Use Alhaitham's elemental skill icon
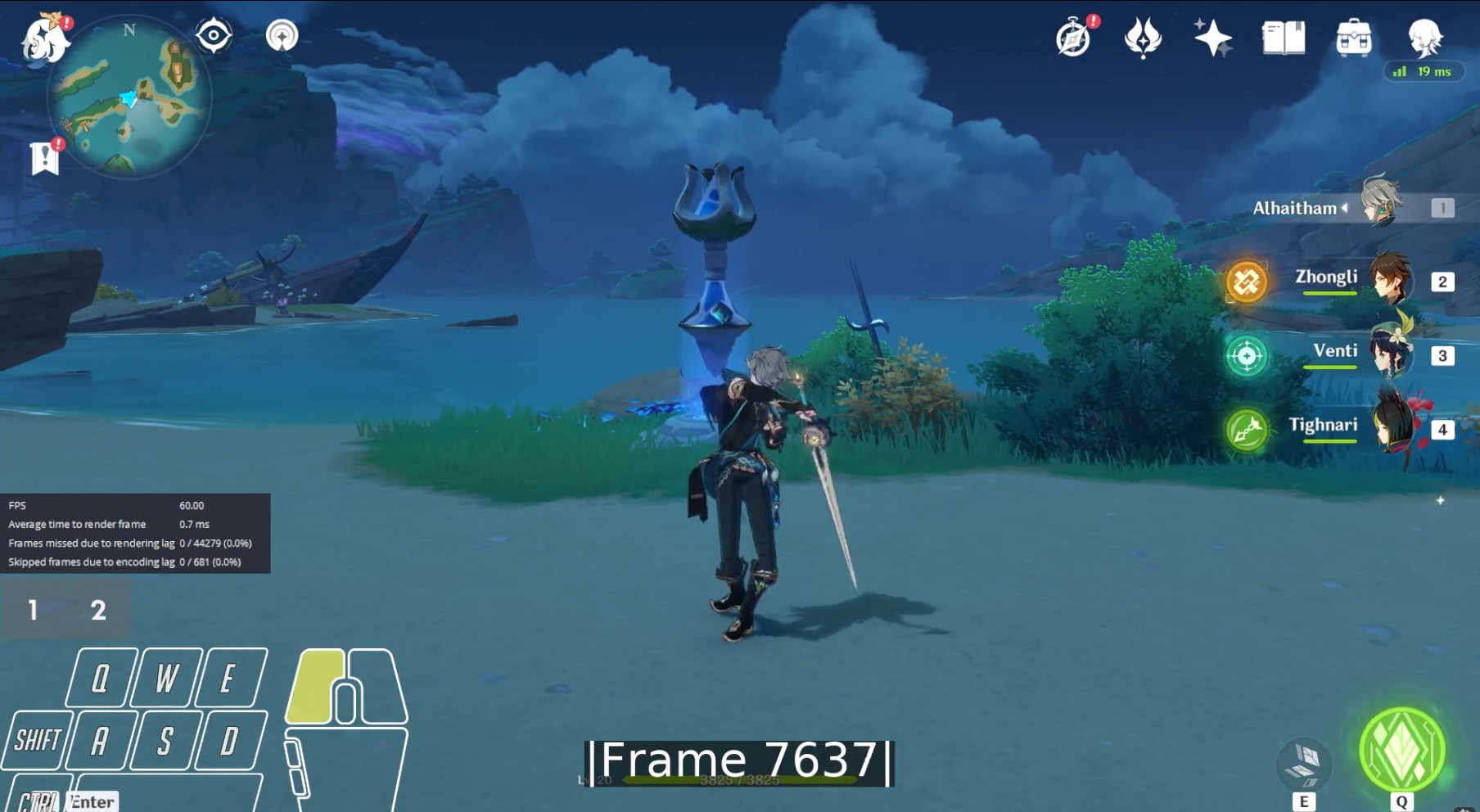 pos(1304,763)
